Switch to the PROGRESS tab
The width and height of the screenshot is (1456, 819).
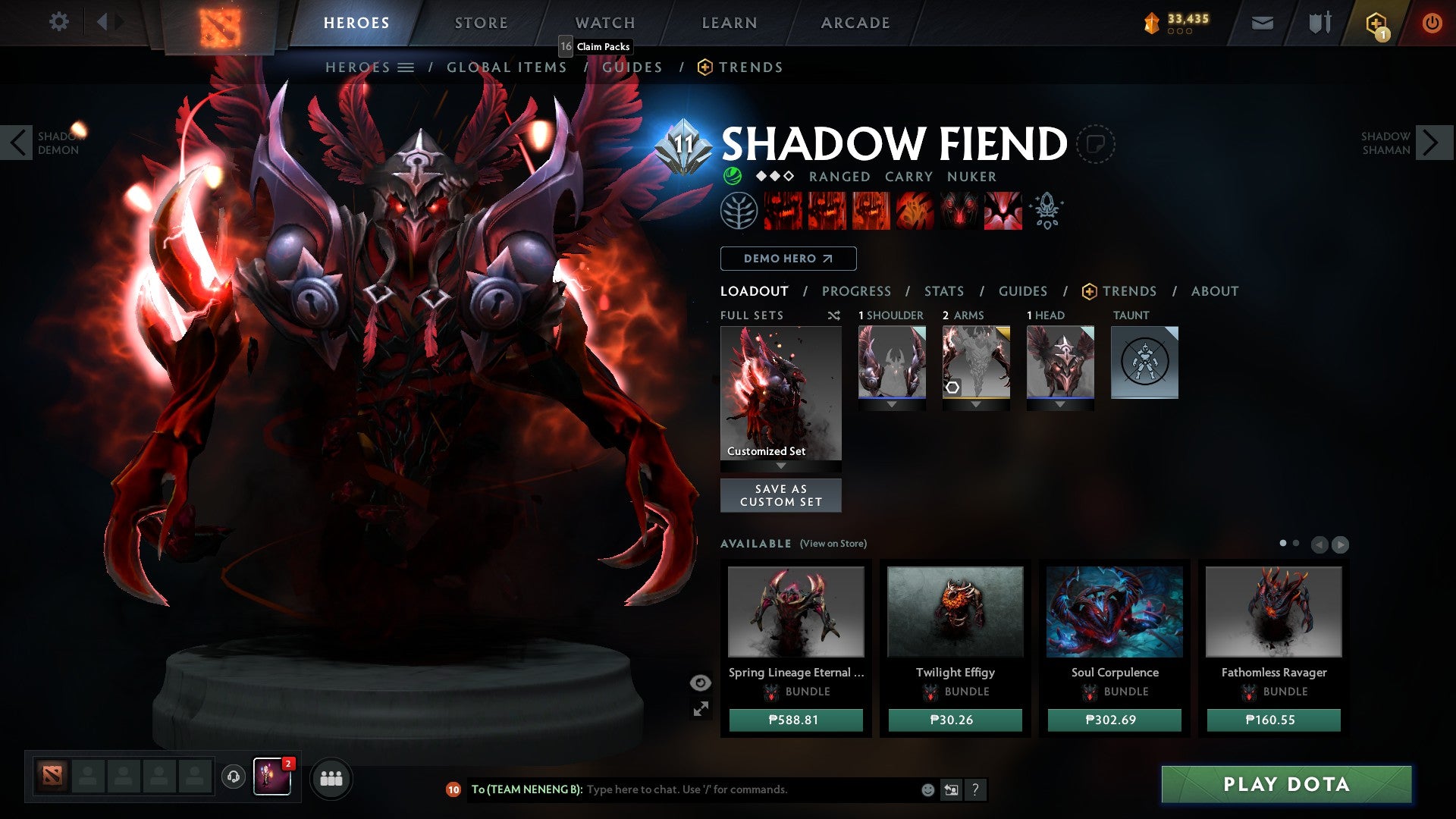coord(856,290)
